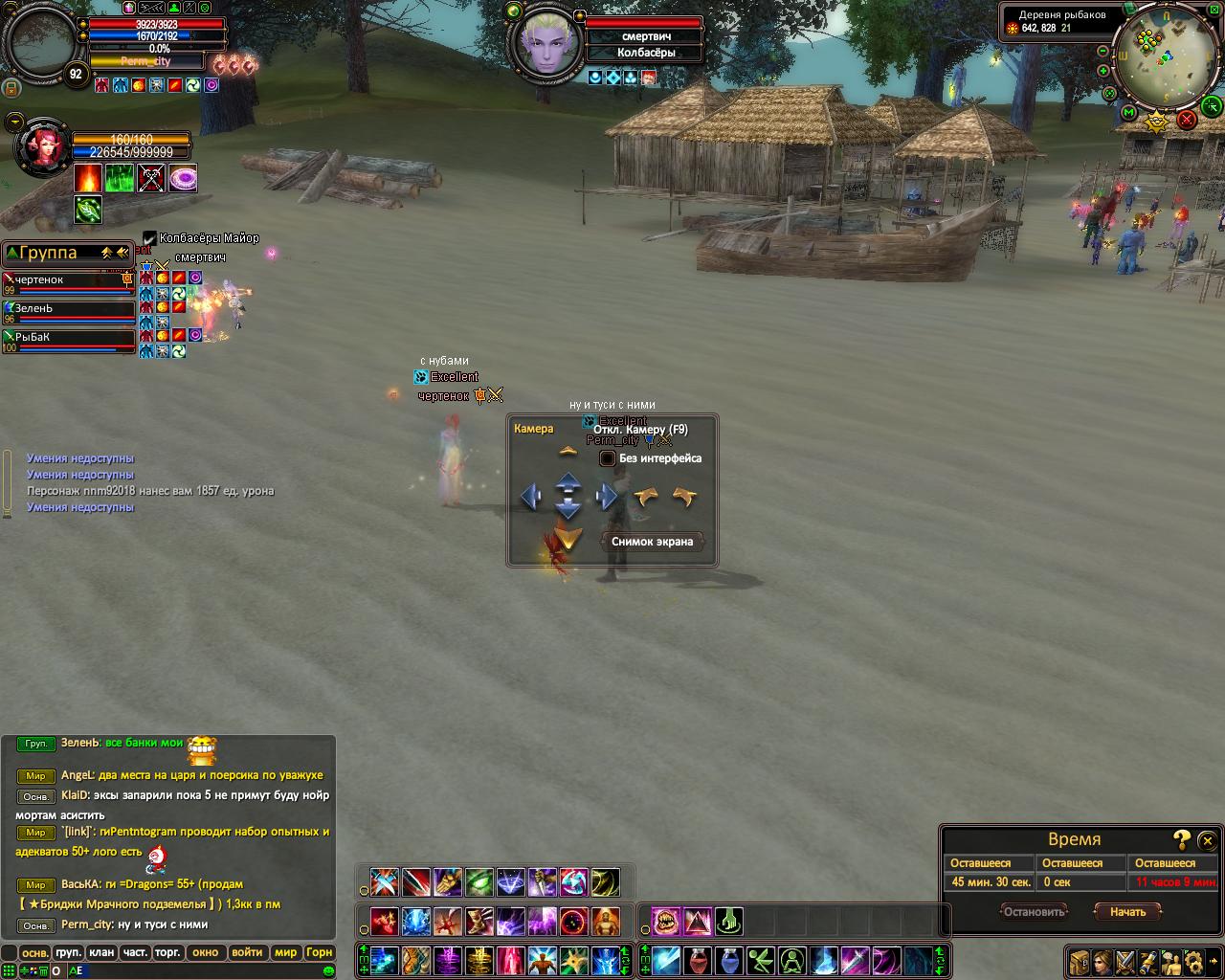Open help via the yellow question mark
The width and height of the screenshot is (1225, 980).
1182,839
